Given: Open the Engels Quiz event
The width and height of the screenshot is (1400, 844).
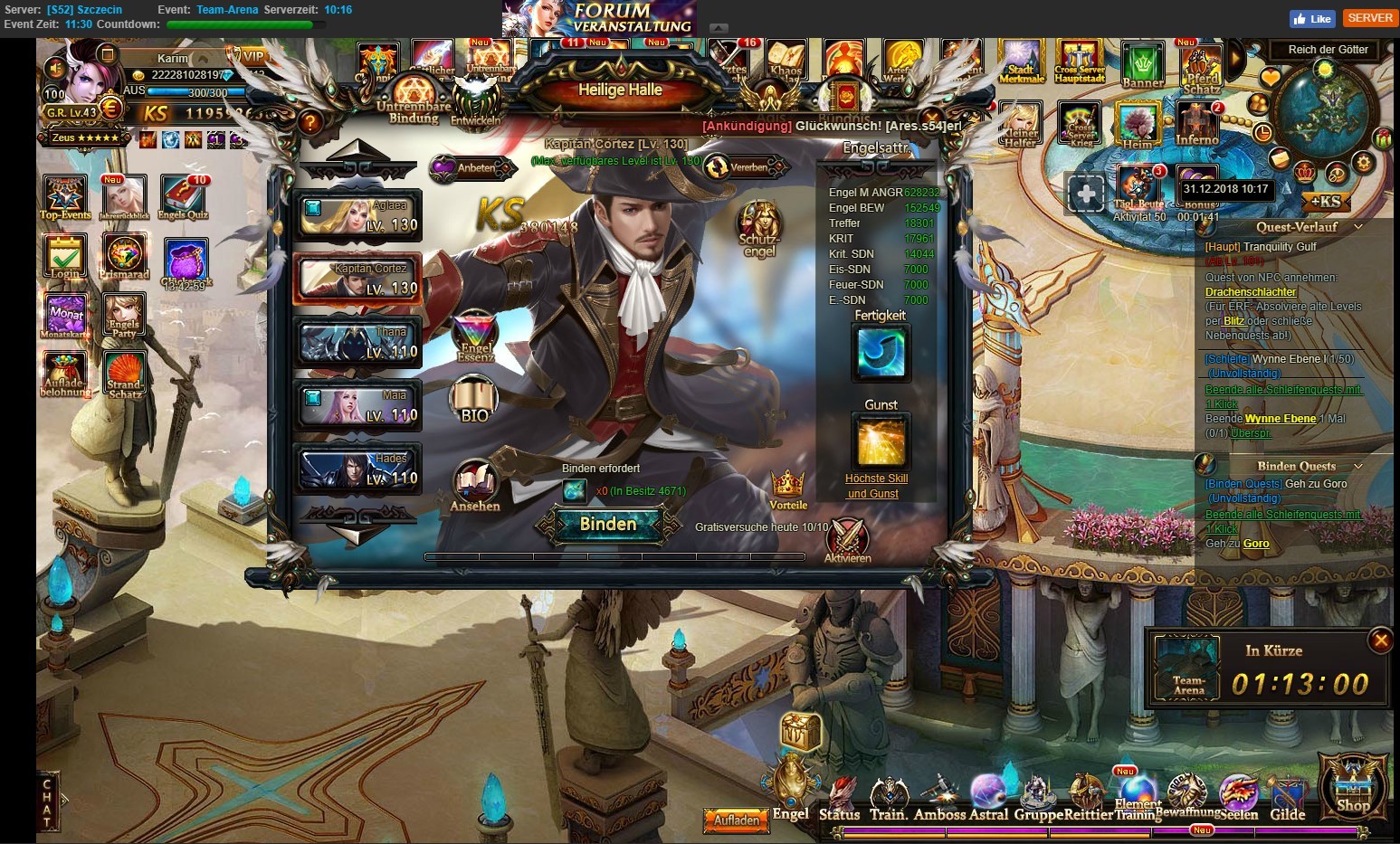Looking at the screenshot, I should coord(184,197).
